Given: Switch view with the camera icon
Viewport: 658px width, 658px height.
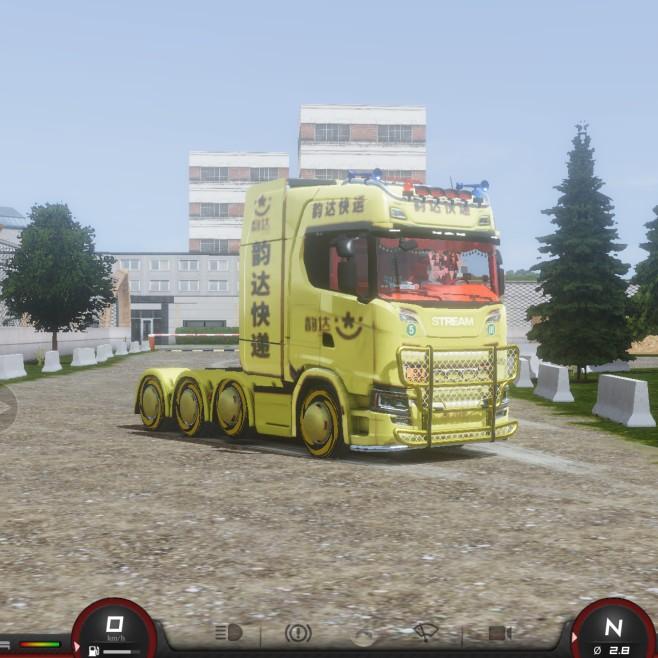Looking at the screenshot, I should (500, 633).
